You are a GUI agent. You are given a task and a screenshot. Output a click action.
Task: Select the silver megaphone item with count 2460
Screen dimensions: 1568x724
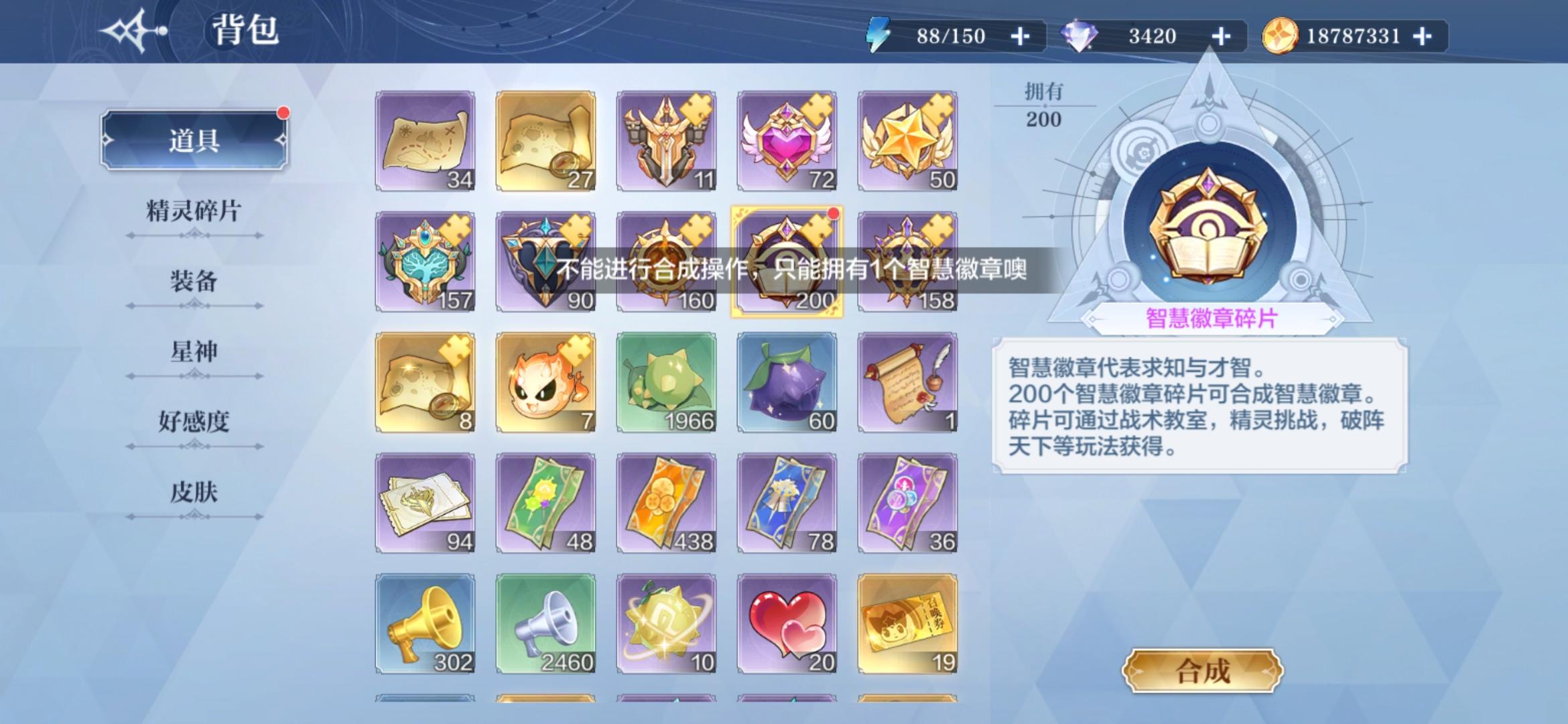pyautogui.click(x=546, y=620)
